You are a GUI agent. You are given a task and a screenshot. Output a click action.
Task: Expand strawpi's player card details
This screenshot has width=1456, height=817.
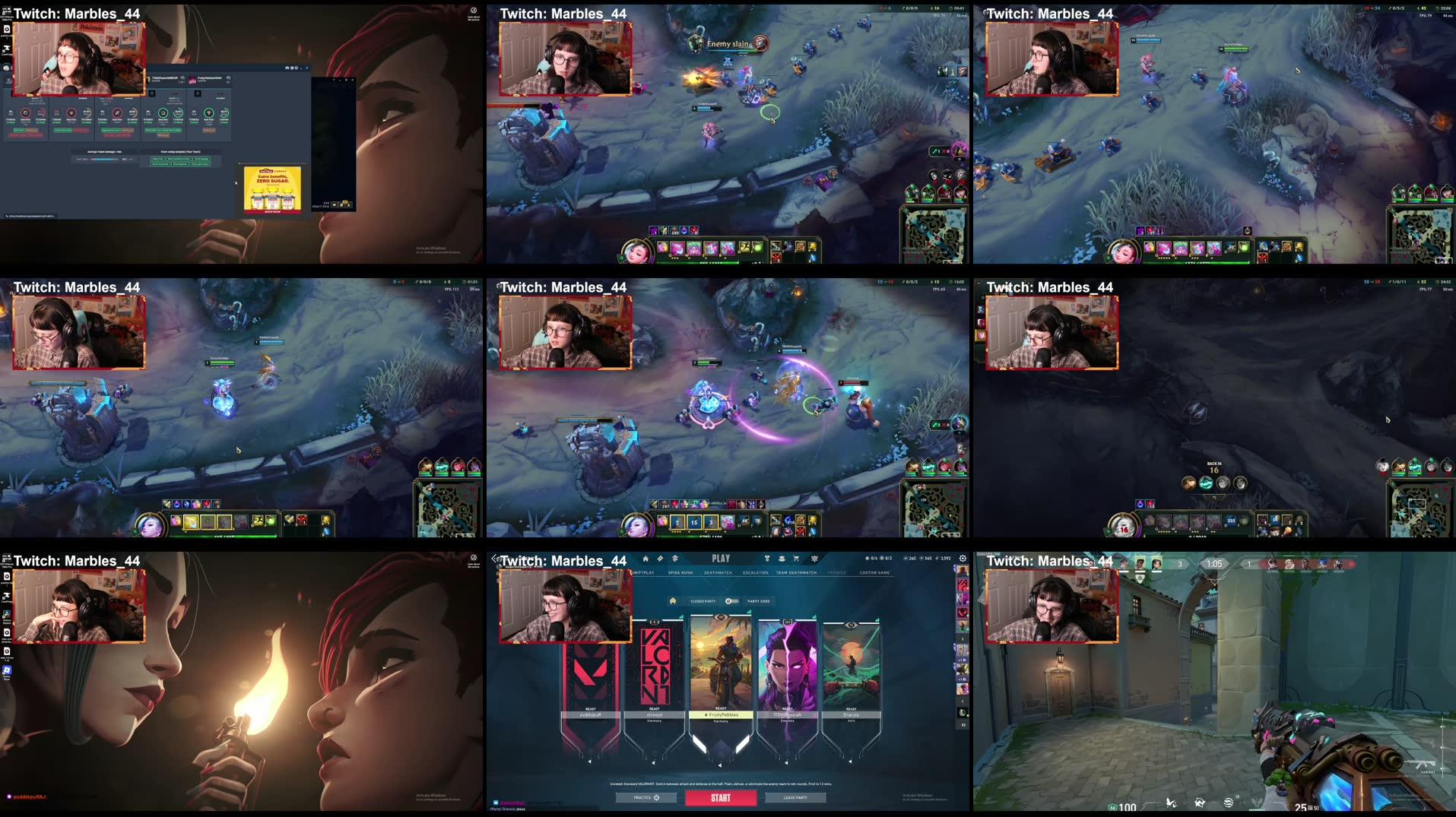point(654,762)
